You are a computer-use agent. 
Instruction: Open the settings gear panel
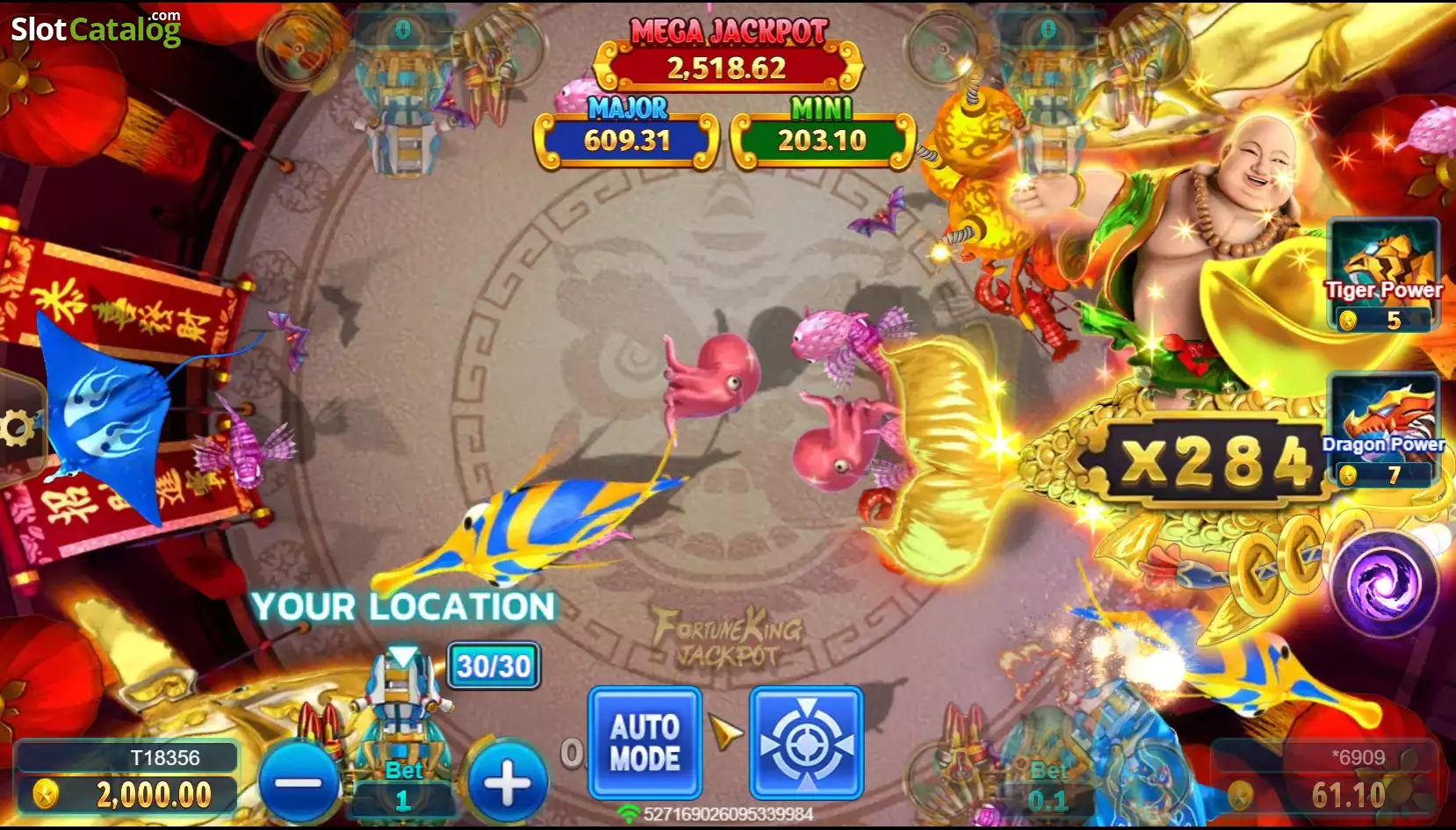[16, 428]
